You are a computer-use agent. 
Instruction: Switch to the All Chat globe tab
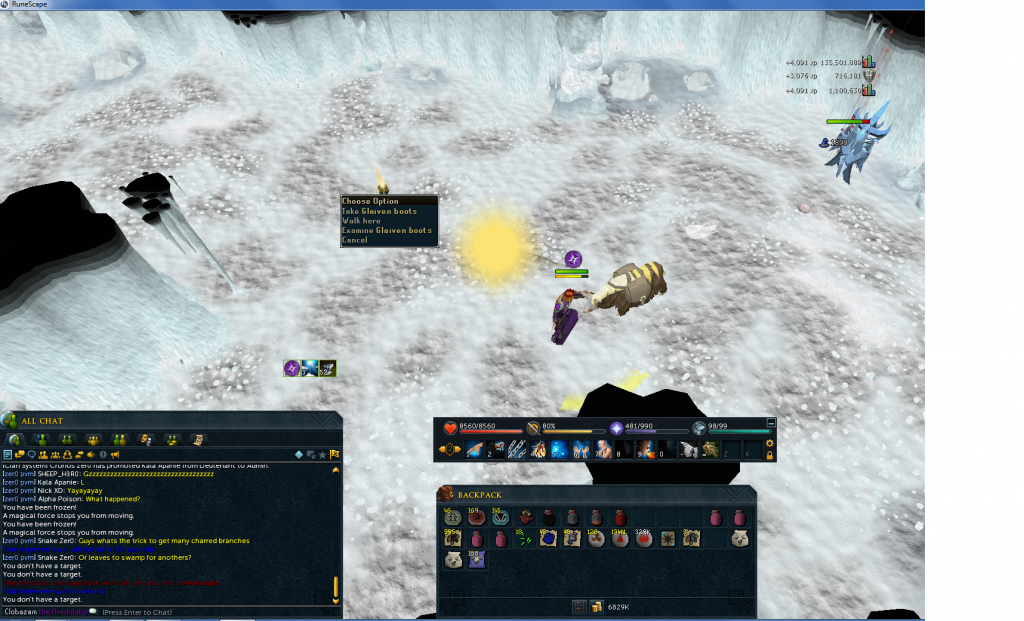click(14, 439)
